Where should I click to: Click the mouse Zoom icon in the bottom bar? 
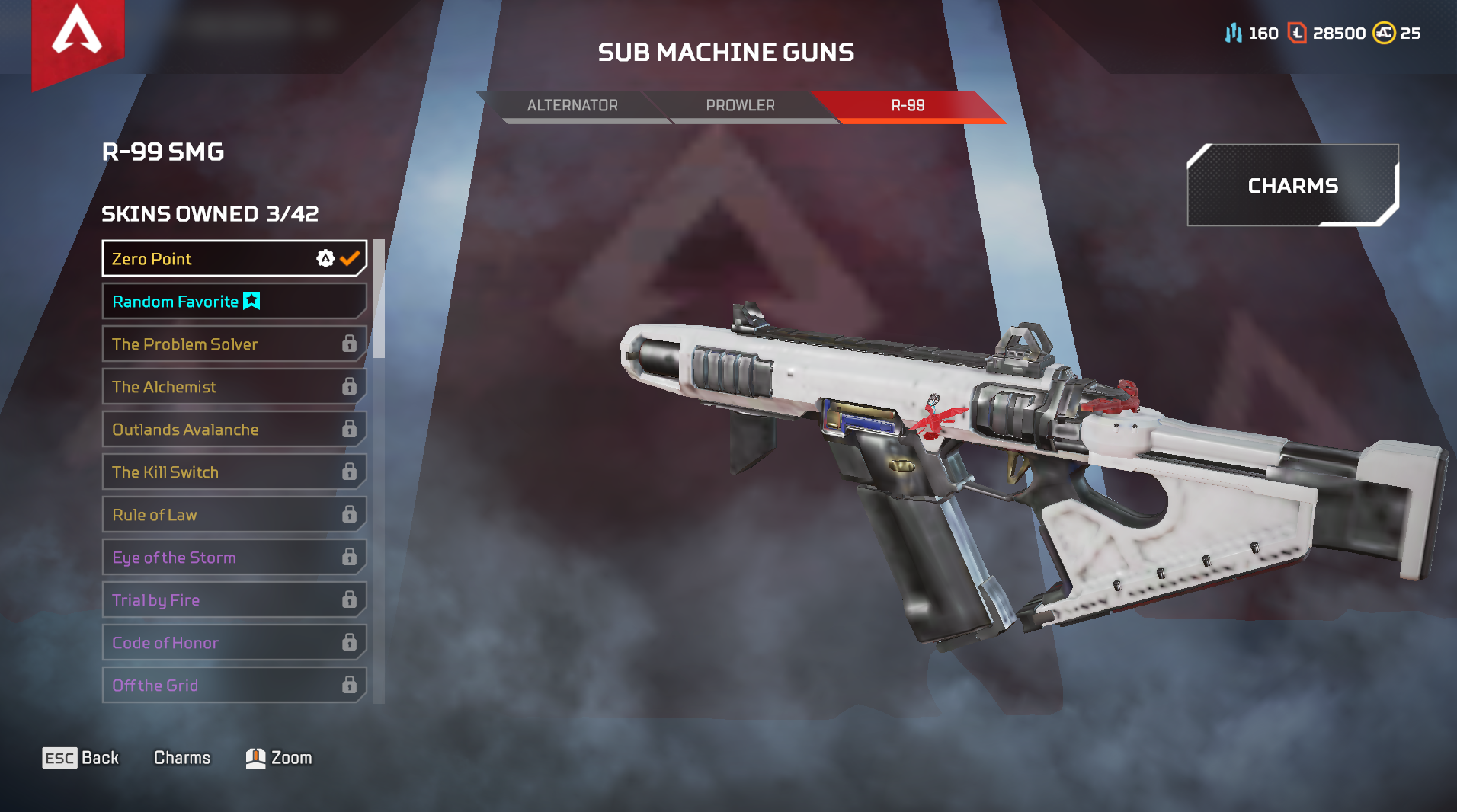pos(257,757)
